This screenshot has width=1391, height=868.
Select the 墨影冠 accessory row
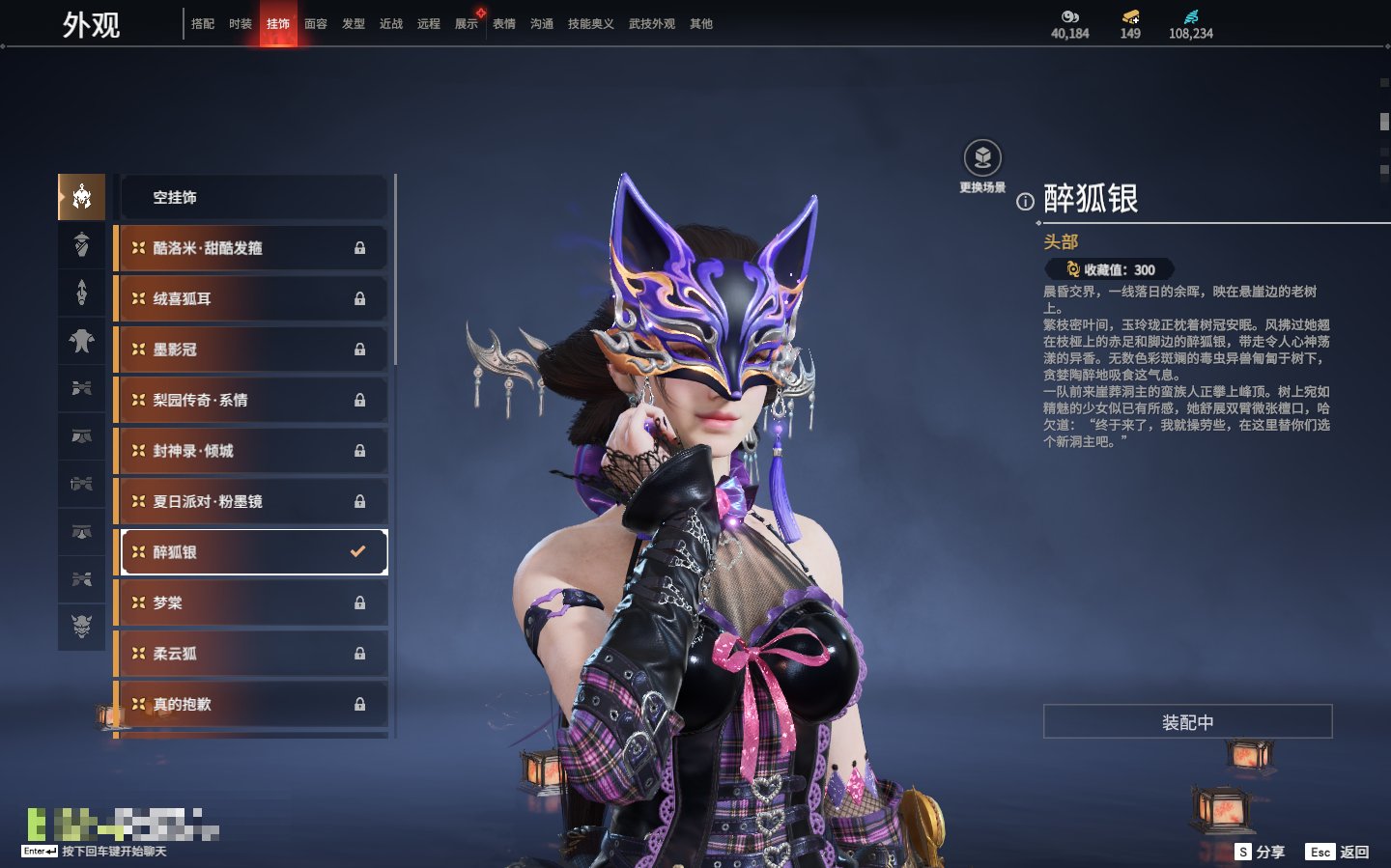253,350
